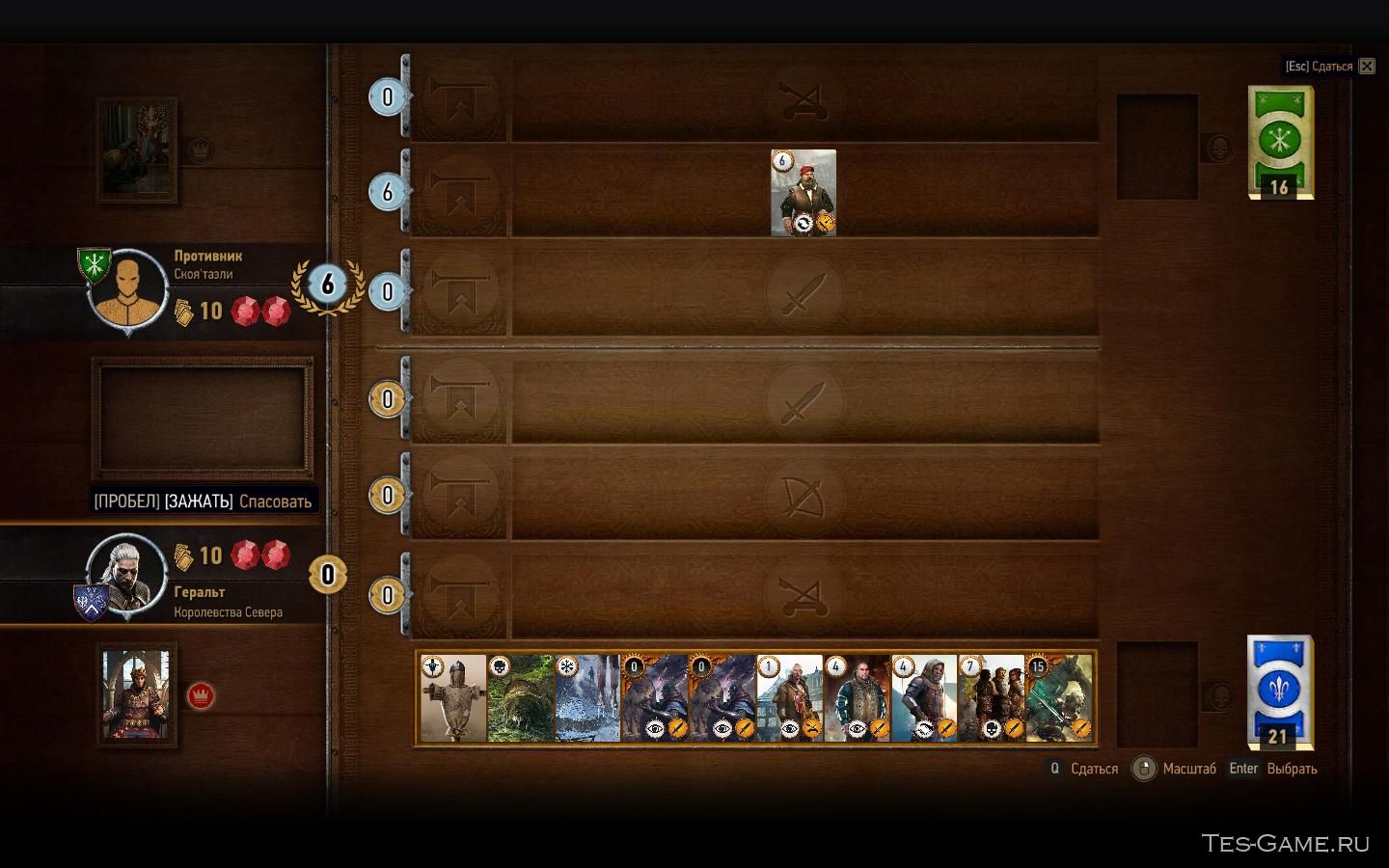Click the blue Northern Realms deck pile
This screenshot has width=1389, height=868.
(1280, 691)
